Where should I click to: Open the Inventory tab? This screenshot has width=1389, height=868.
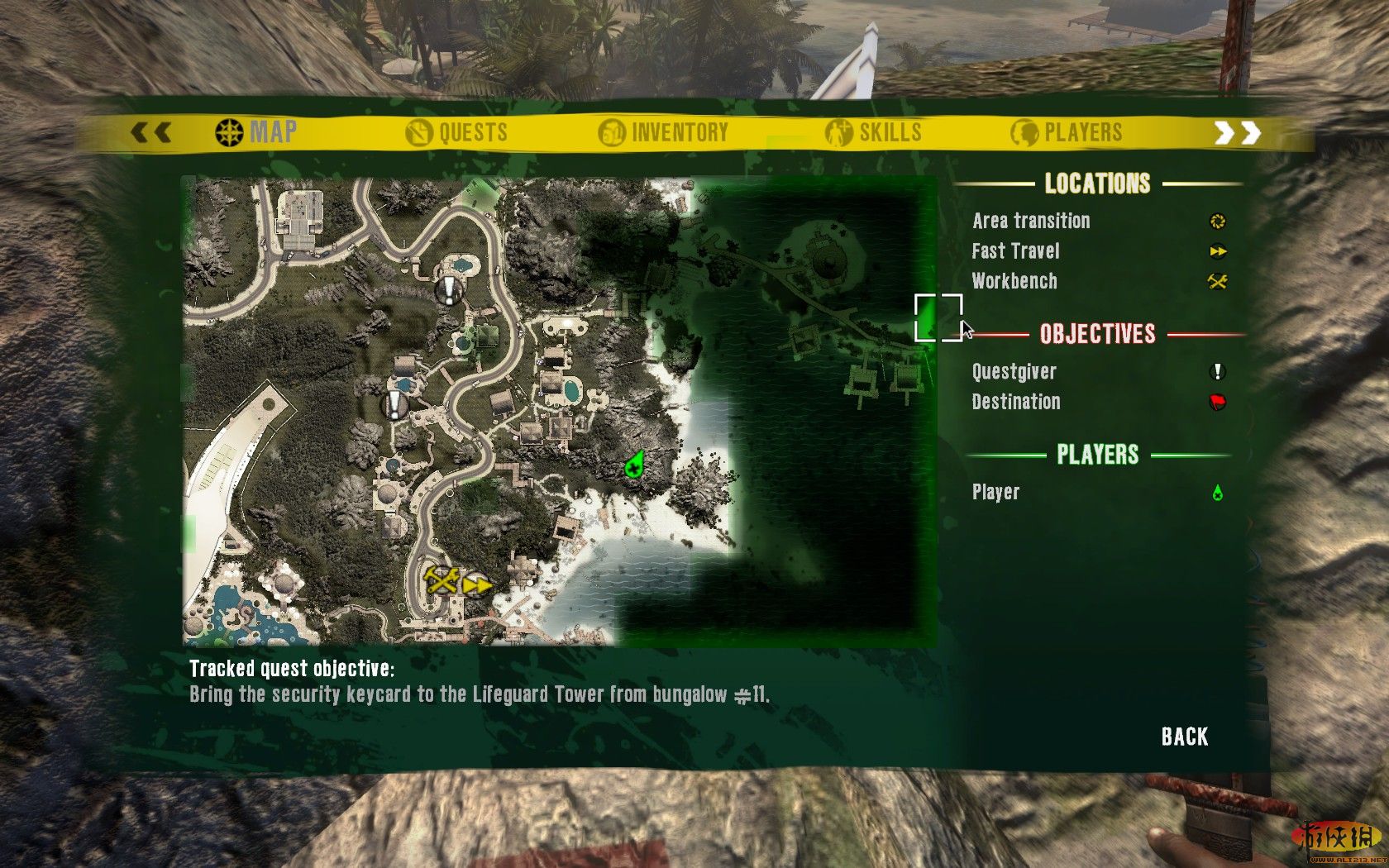[x=664, y=132]
